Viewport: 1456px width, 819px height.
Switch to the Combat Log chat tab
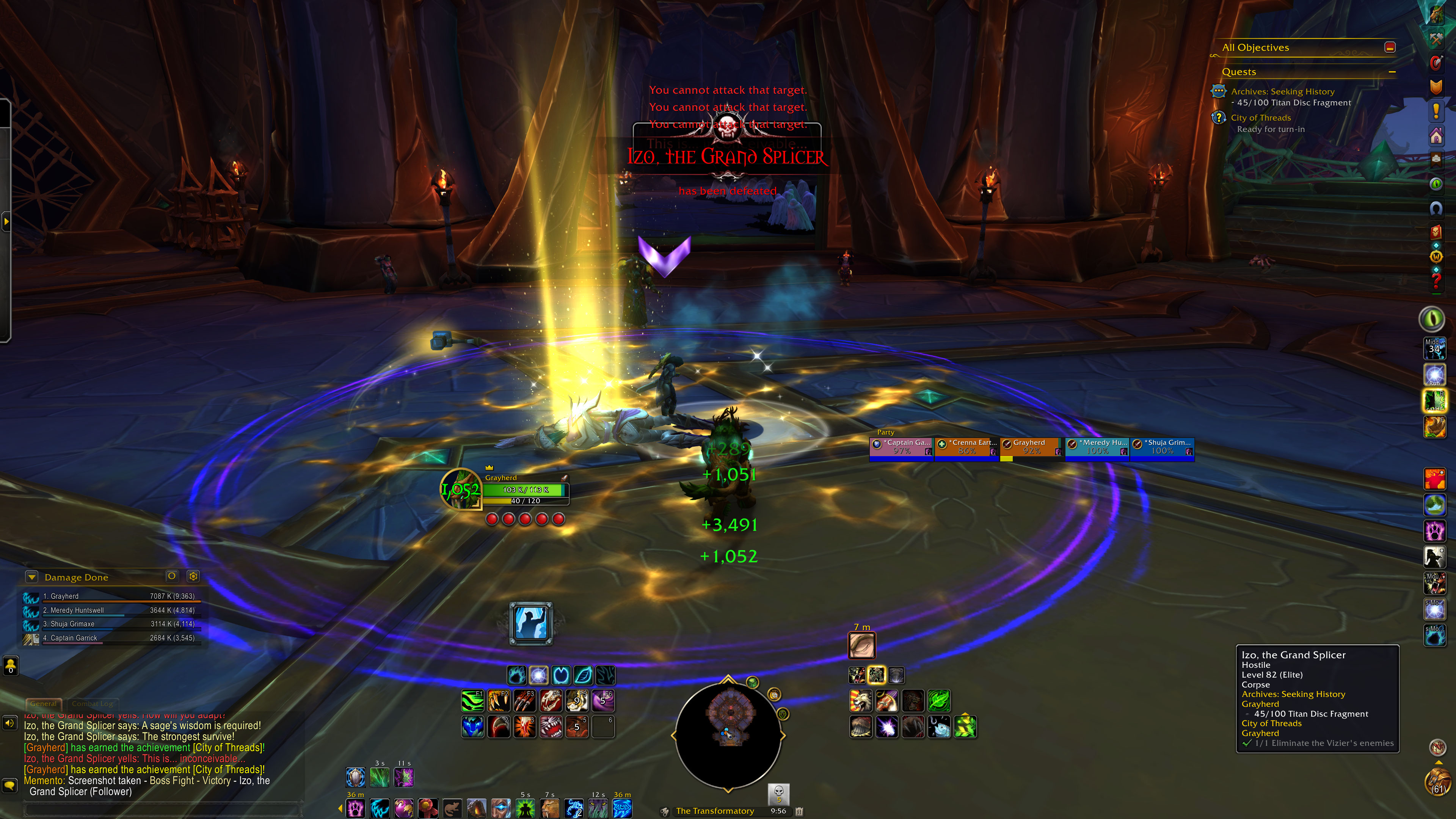point(93,704)
